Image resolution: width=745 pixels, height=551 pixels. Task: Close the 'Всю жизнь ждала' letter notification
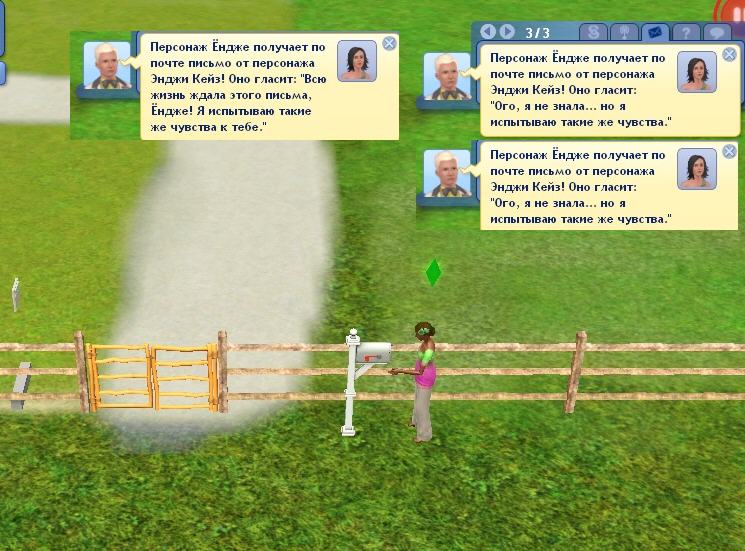pyautogui.click(x=390, y=43)
